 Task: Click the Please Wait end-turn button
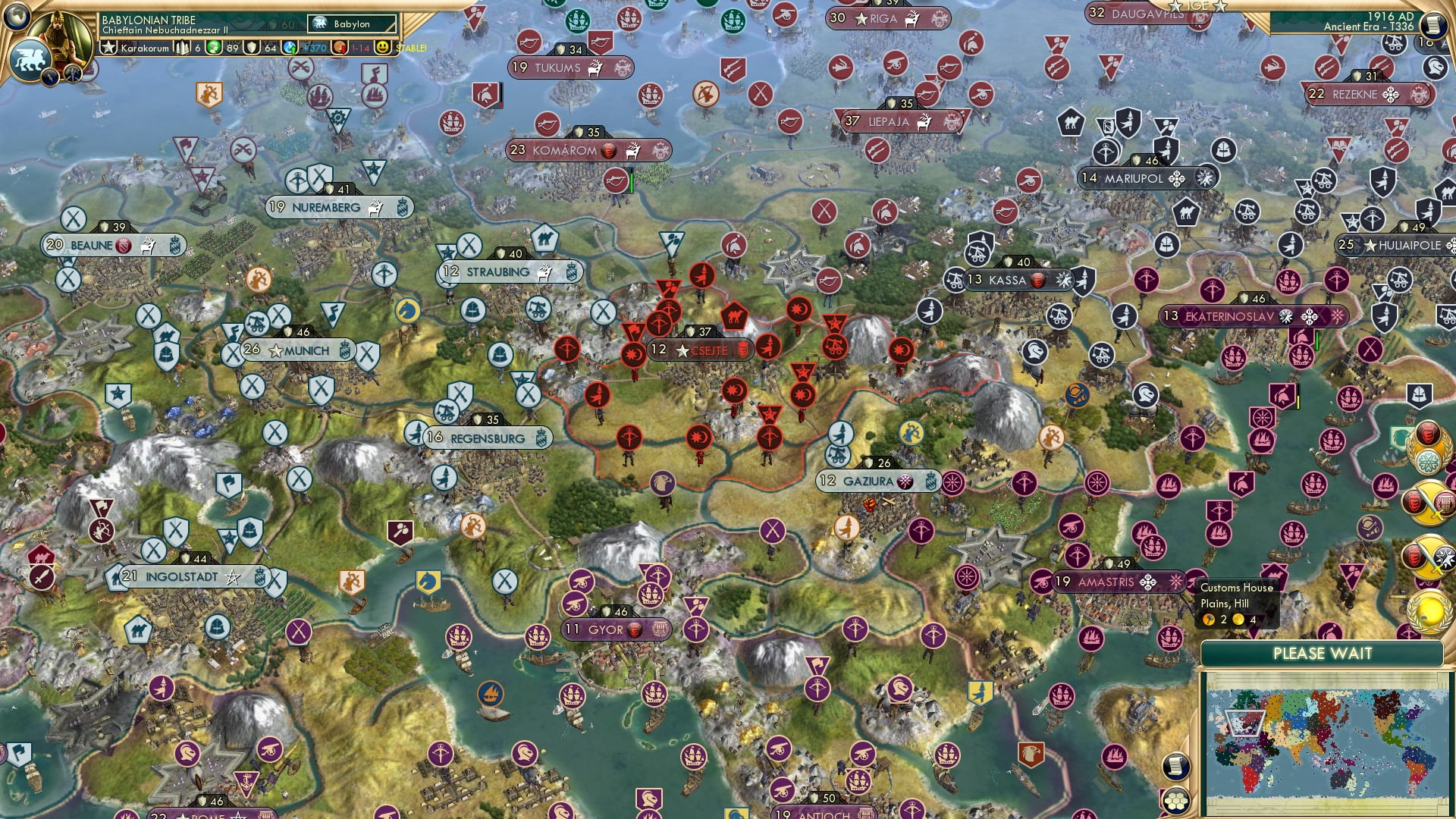1322,654
